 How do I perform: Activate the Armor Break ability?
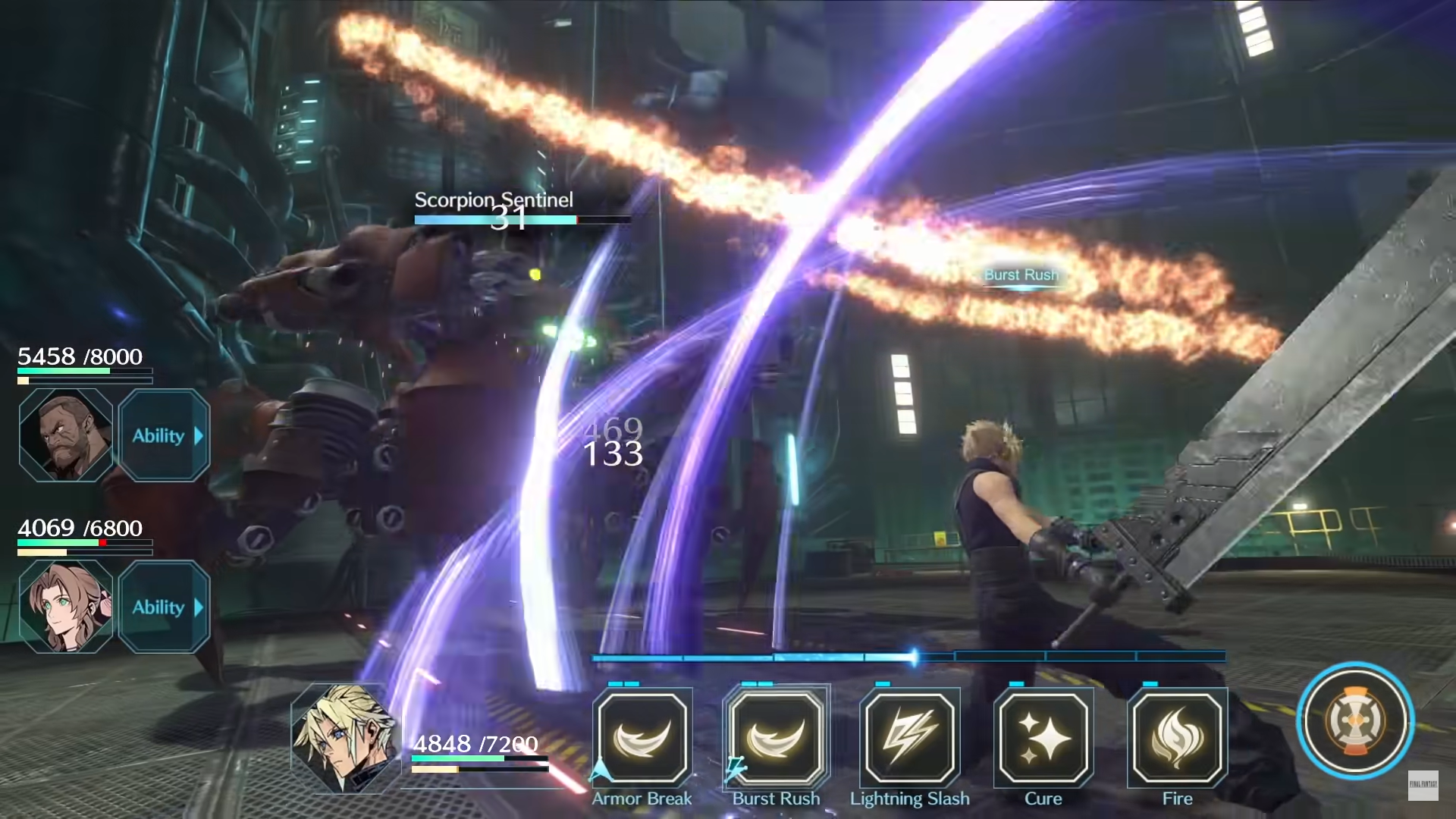pos(642,738)
